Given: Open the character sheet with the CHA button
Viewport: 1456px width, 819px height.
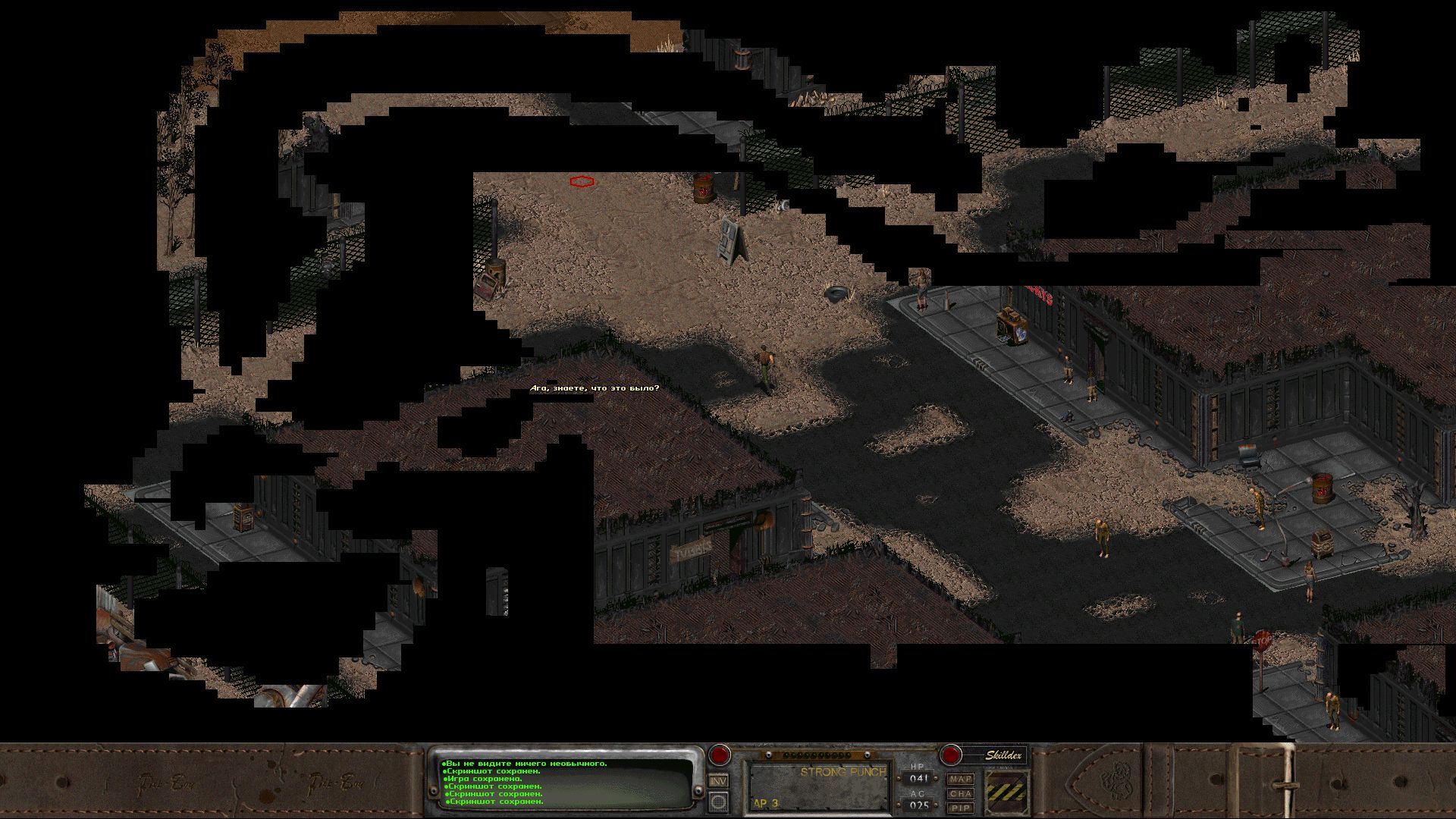Looking at the screenshot, I should click(962, 793).
